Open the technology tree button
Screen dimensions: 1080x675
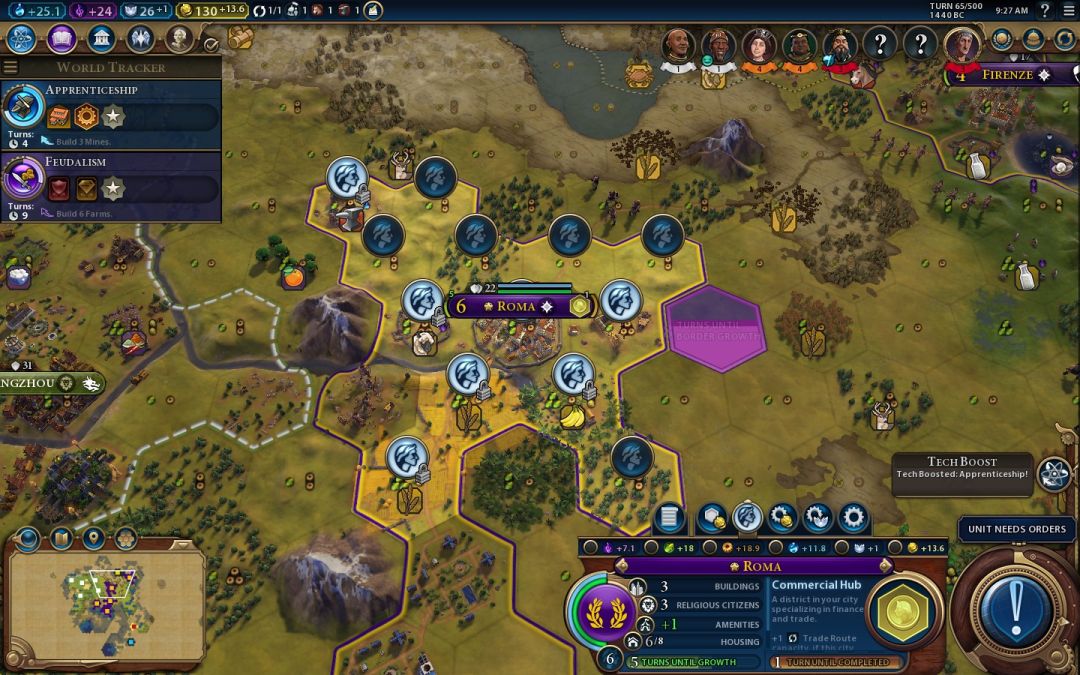pos(22,40)
